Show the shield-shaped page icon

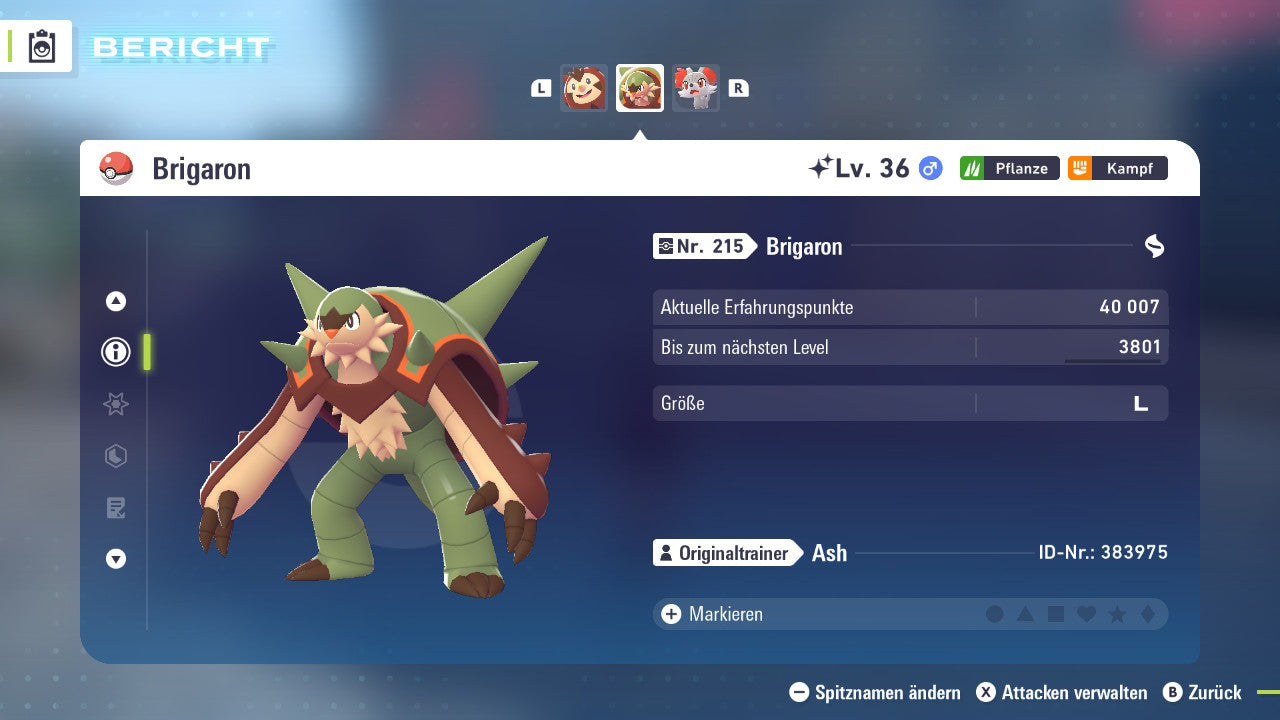pos(116,456)
